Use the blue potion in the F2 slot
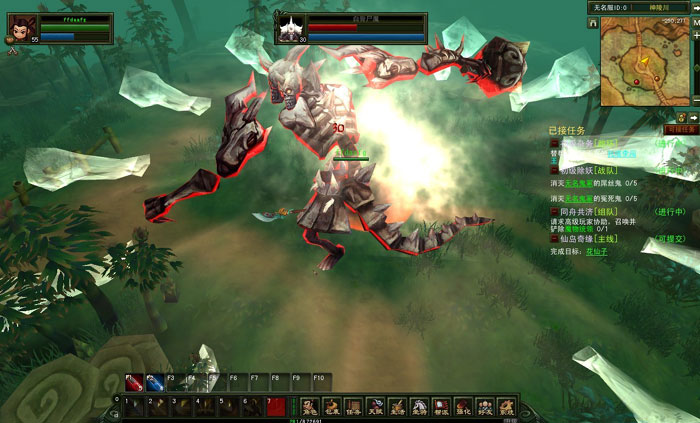This screenshot has width=700, height=423. (154, 382)
